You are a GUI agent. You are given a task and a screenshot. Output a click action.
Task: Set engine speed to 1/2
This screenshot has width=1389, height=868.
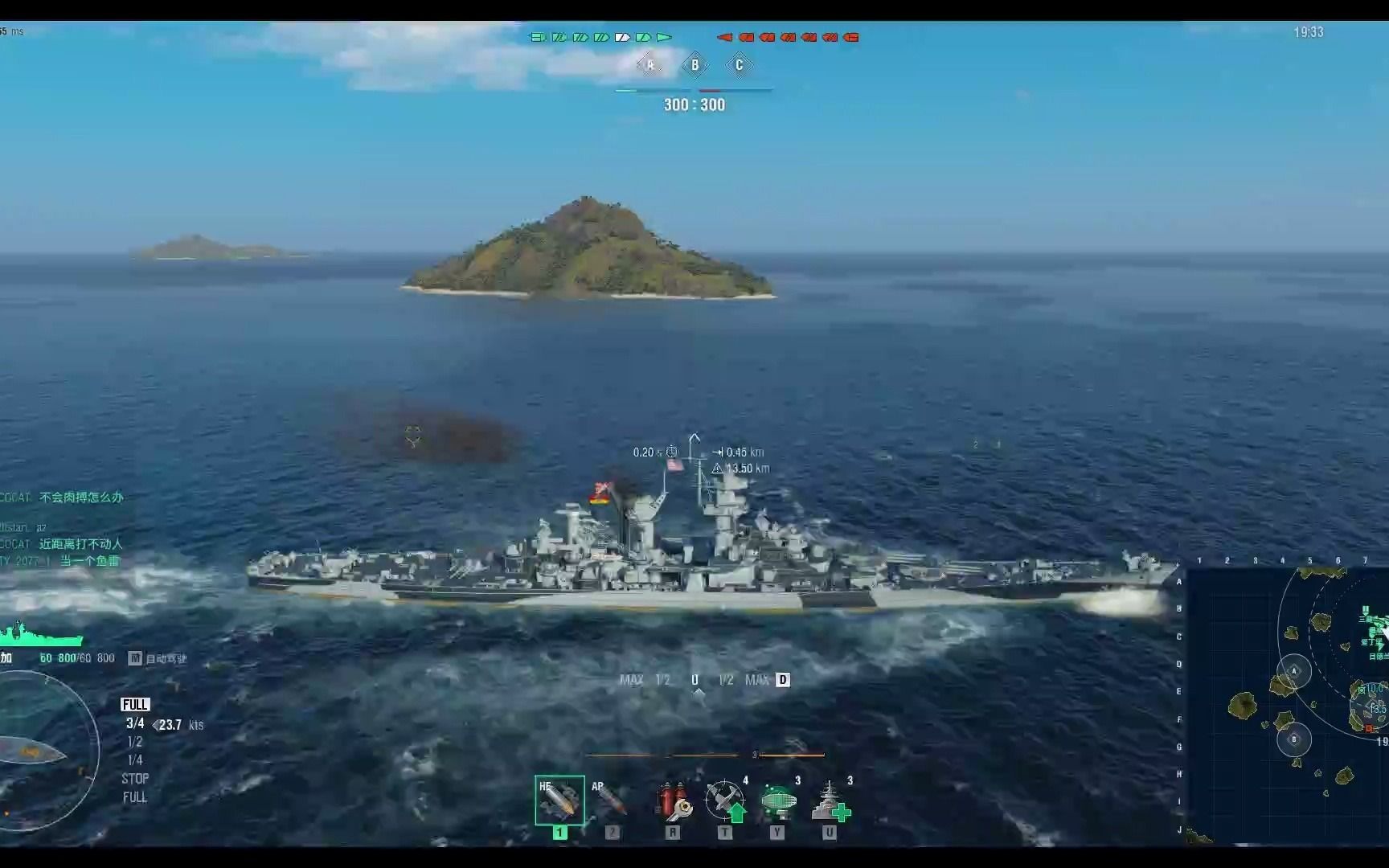click(135, 742)
